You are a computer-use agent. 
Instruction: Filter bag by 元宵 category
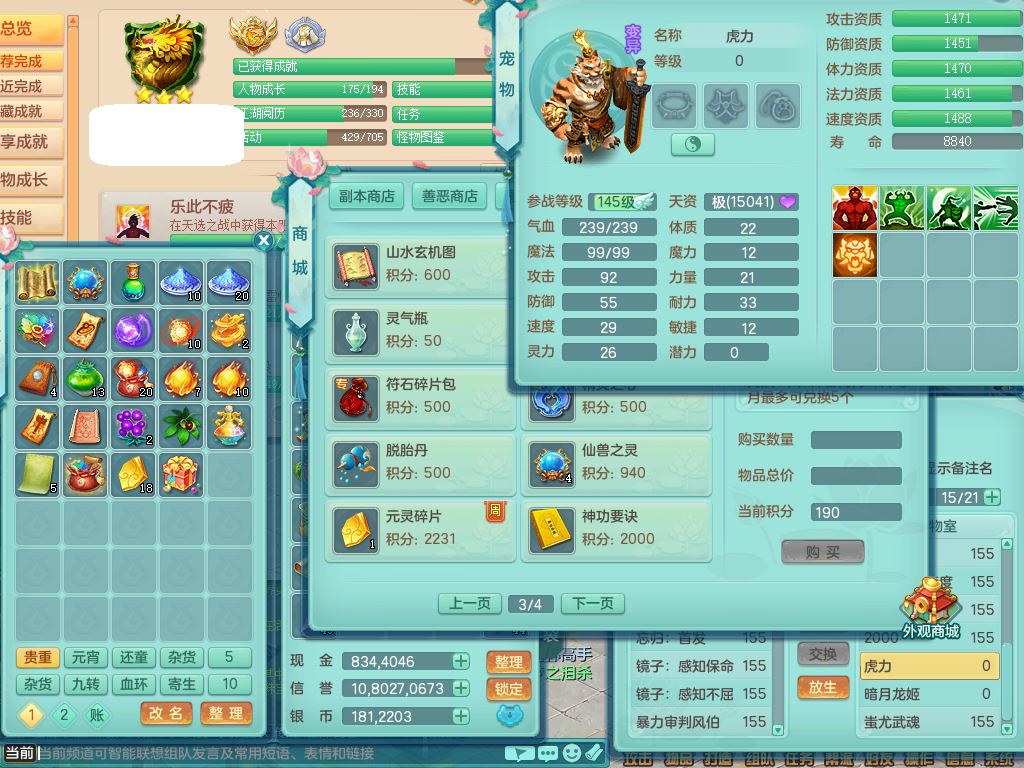(x=86, y=657)
